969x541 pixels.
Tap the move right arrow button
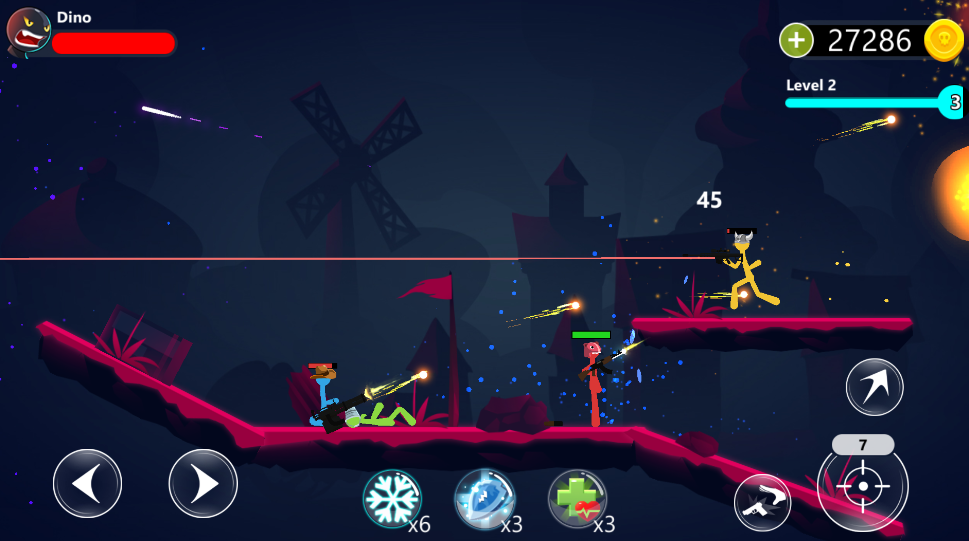tap(203, 483)
